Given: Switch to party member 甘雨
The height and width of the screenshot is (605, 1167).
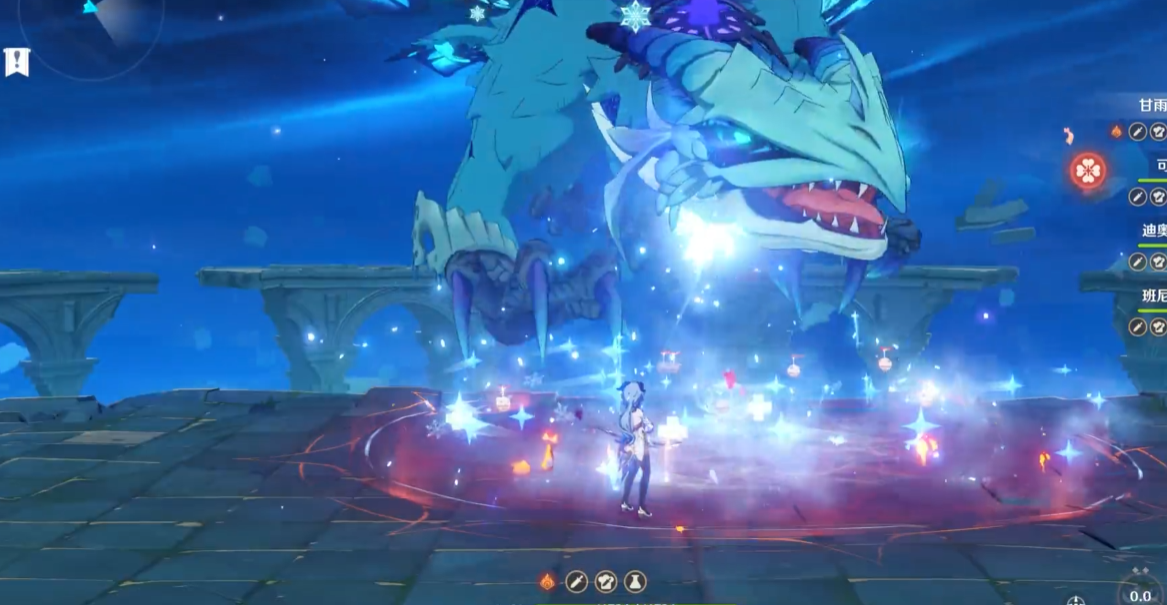Looking at the screenshot, I should pyautogui.click(x=1152, y=106).
